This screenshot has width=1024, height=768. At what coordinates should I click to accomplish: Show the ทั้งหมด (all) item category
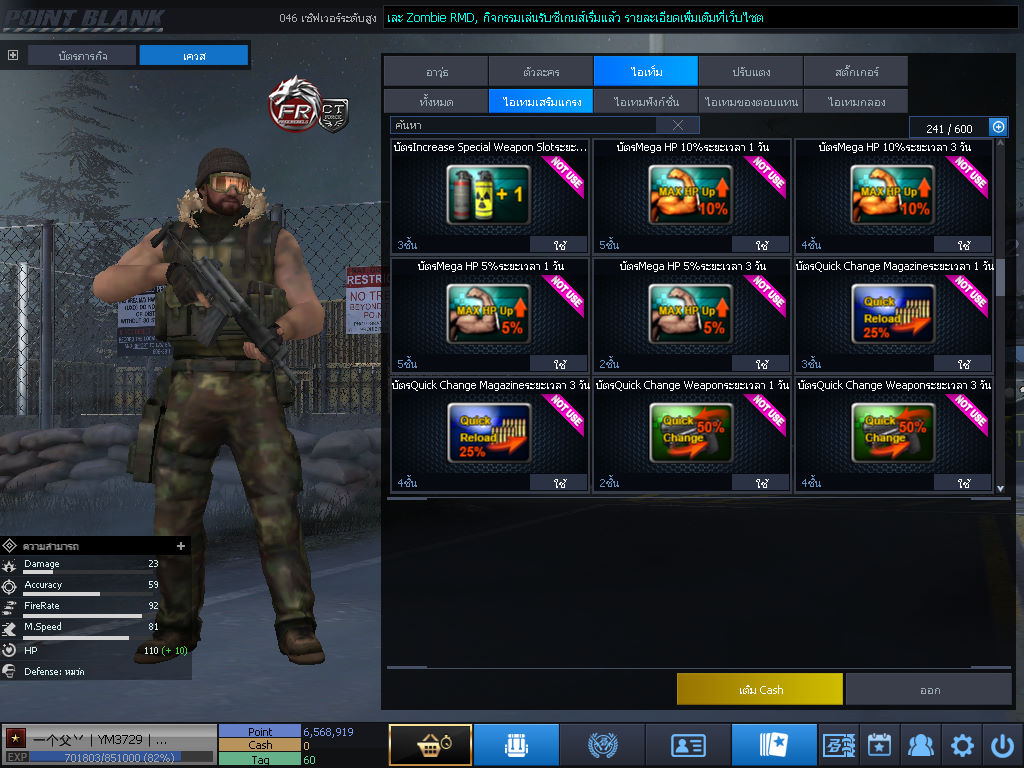pyautogui.click(x=436, y=102)
